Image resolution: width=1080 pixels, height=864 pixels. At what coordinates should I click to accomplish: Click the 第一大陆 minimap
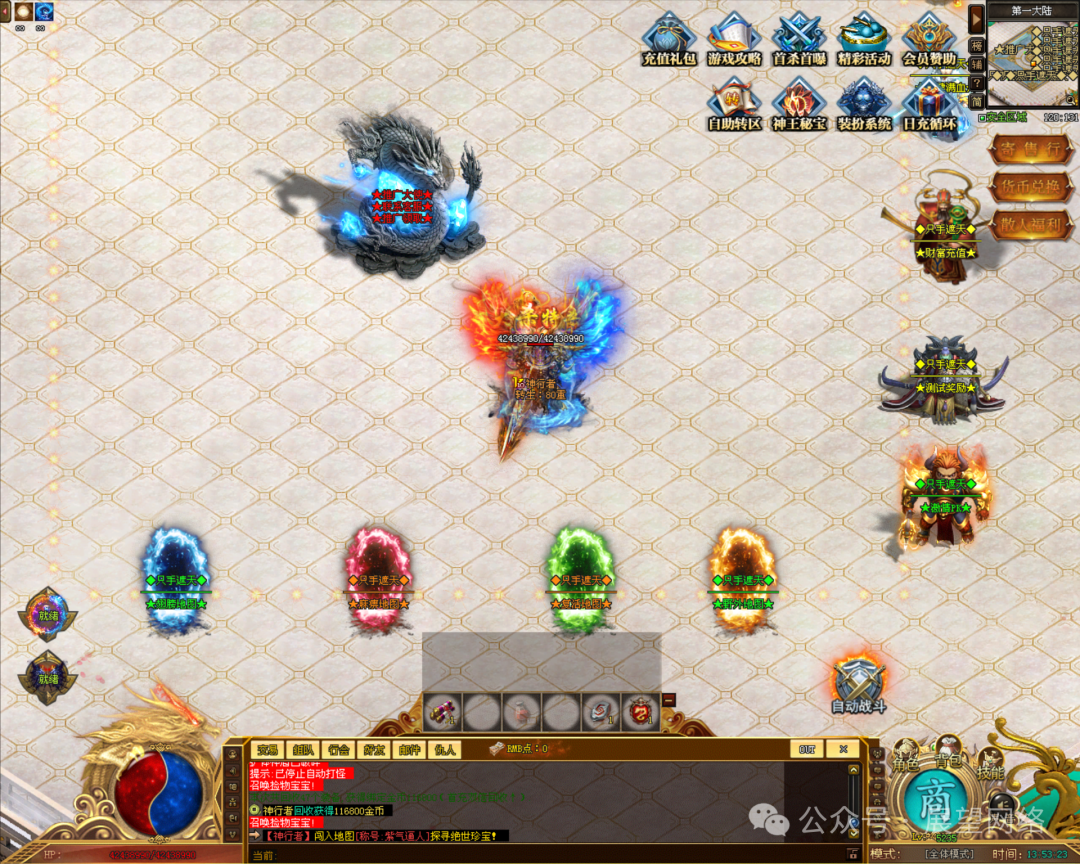click(1032, 62)
